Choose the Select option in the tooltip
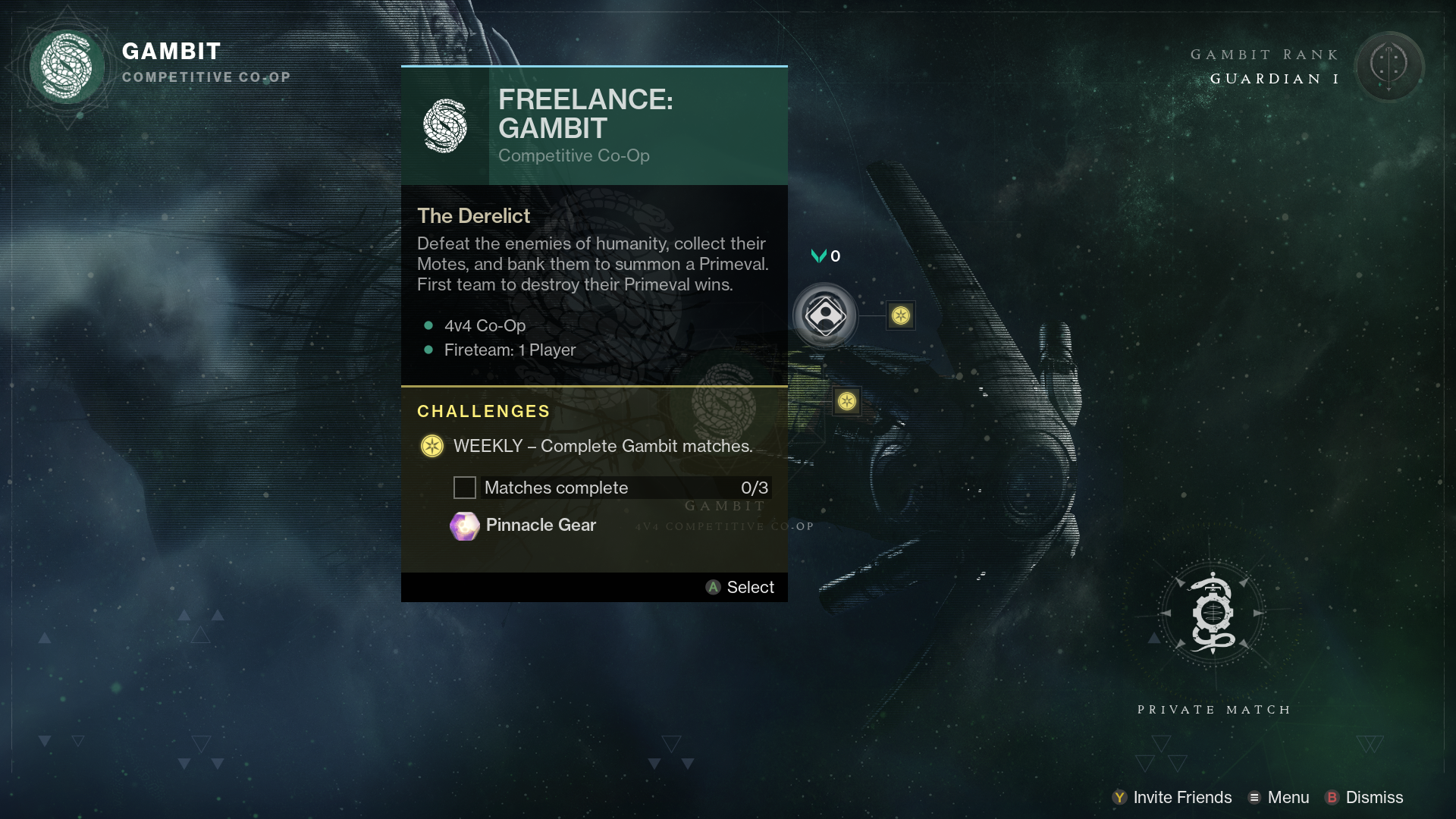Image resolution: width=1456 pixels, height=819 pixels. click(740, 587)
